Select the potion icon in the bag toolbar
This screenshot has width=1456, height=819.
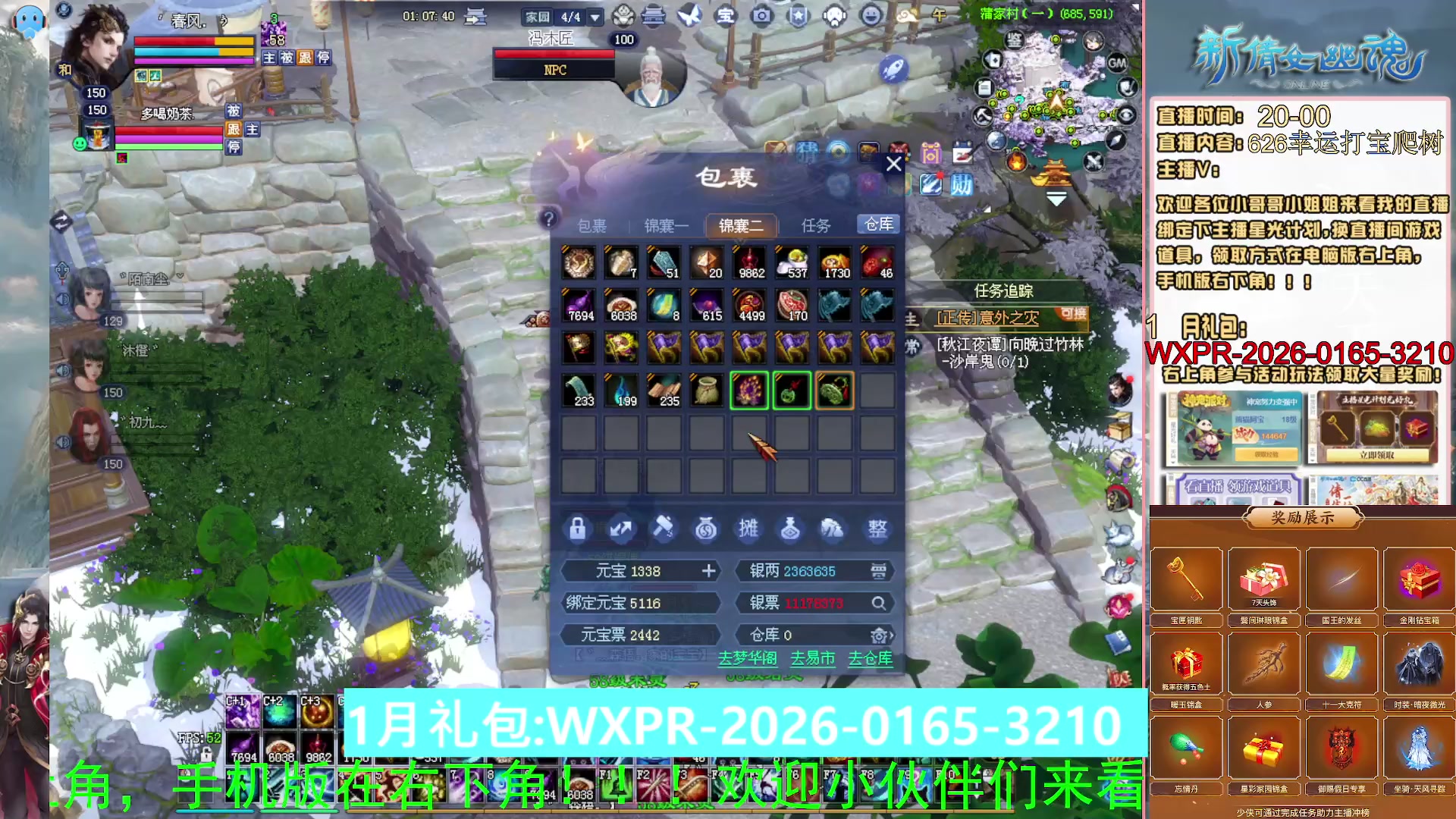coord(791,529)
